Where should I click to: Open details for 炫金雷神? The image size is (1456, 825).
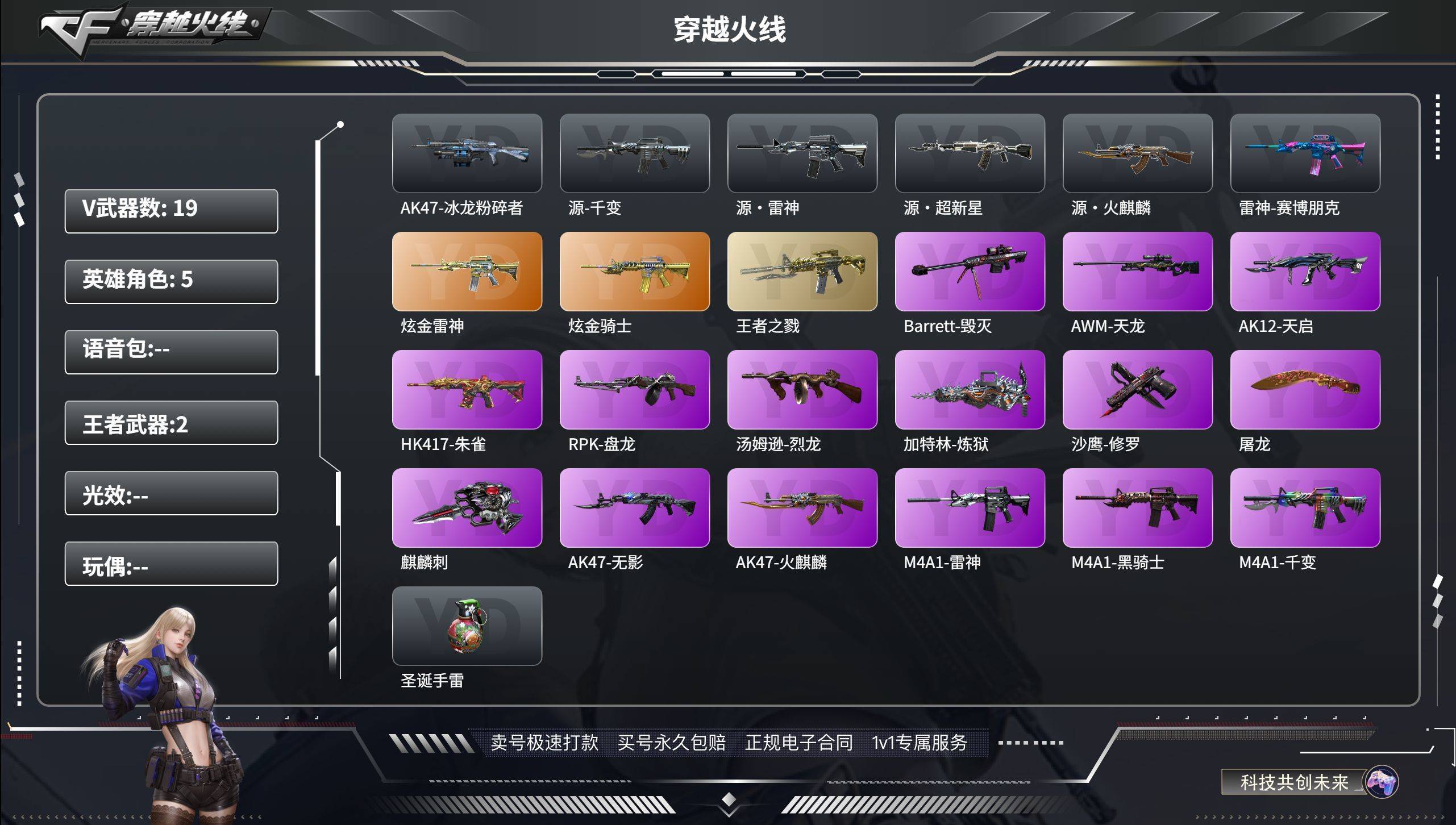tap(467, 272)
